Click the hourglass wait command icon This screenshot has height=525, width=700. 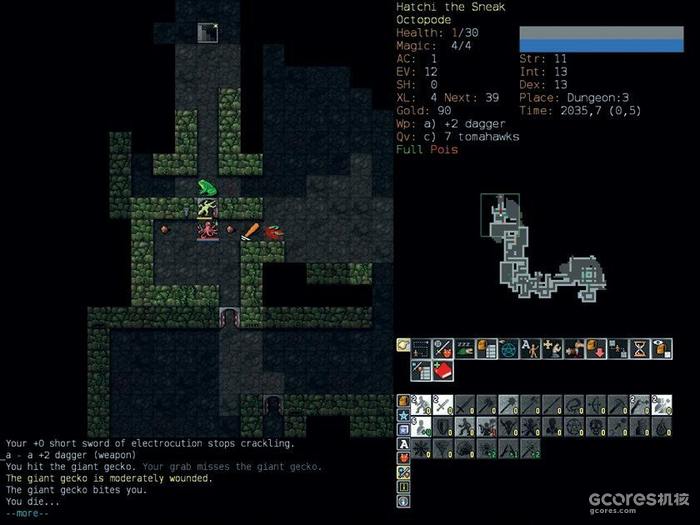click(x=639, y=348)
